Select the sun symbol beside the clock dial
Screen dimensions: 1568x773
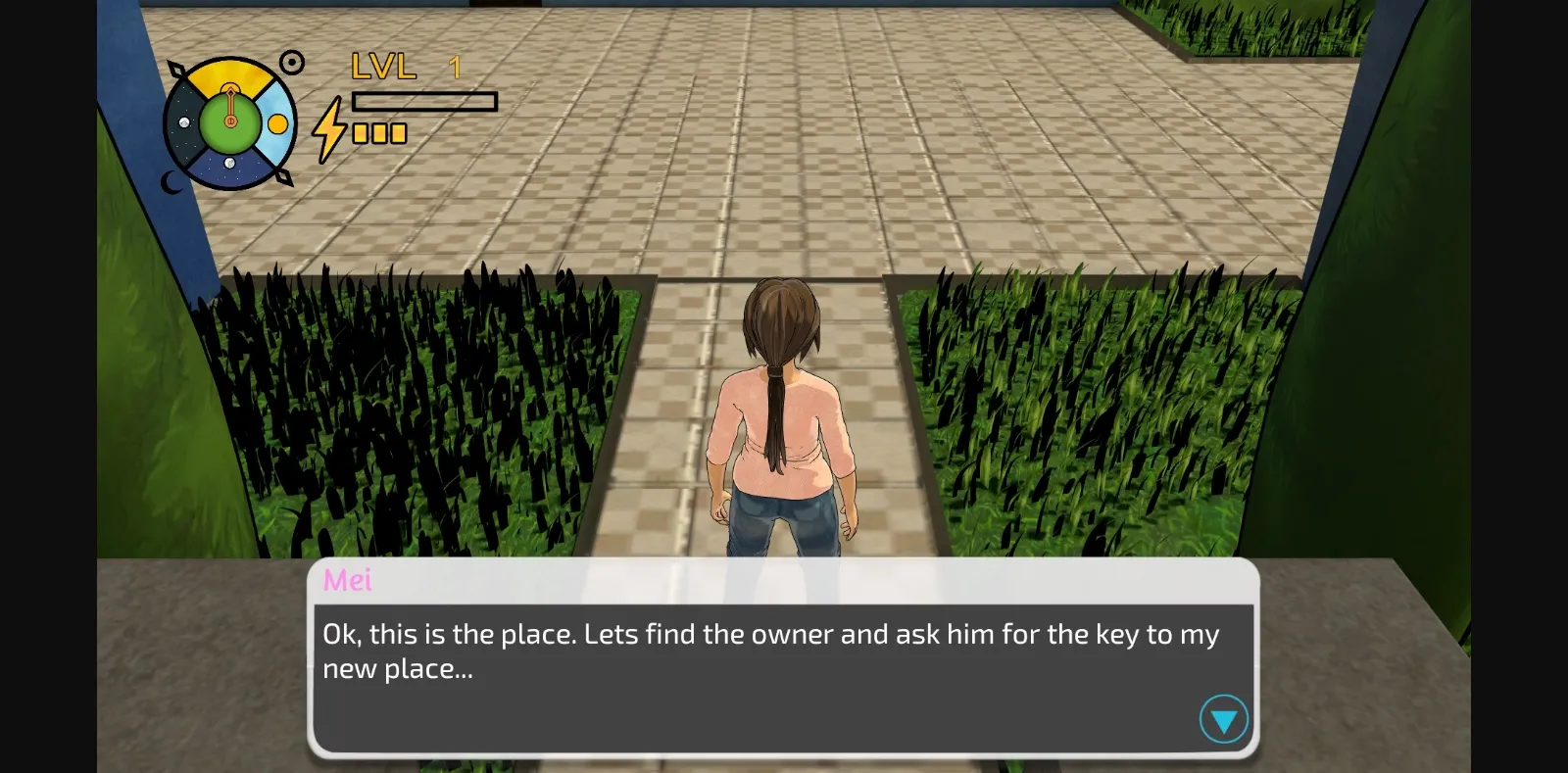pos(292,61)
